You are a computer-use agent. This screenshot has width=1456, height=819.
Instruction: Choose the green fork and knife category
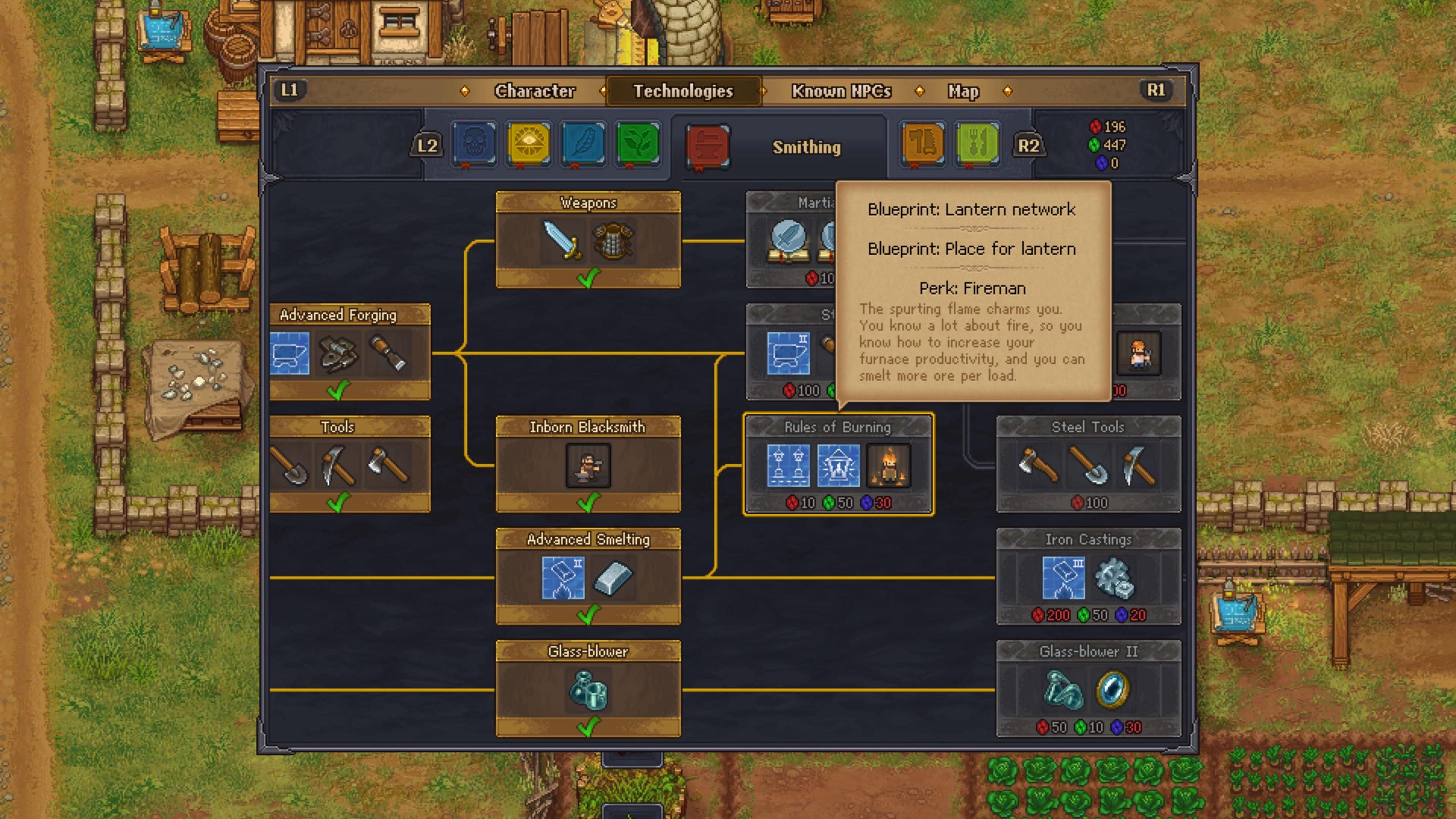(977, 143)
